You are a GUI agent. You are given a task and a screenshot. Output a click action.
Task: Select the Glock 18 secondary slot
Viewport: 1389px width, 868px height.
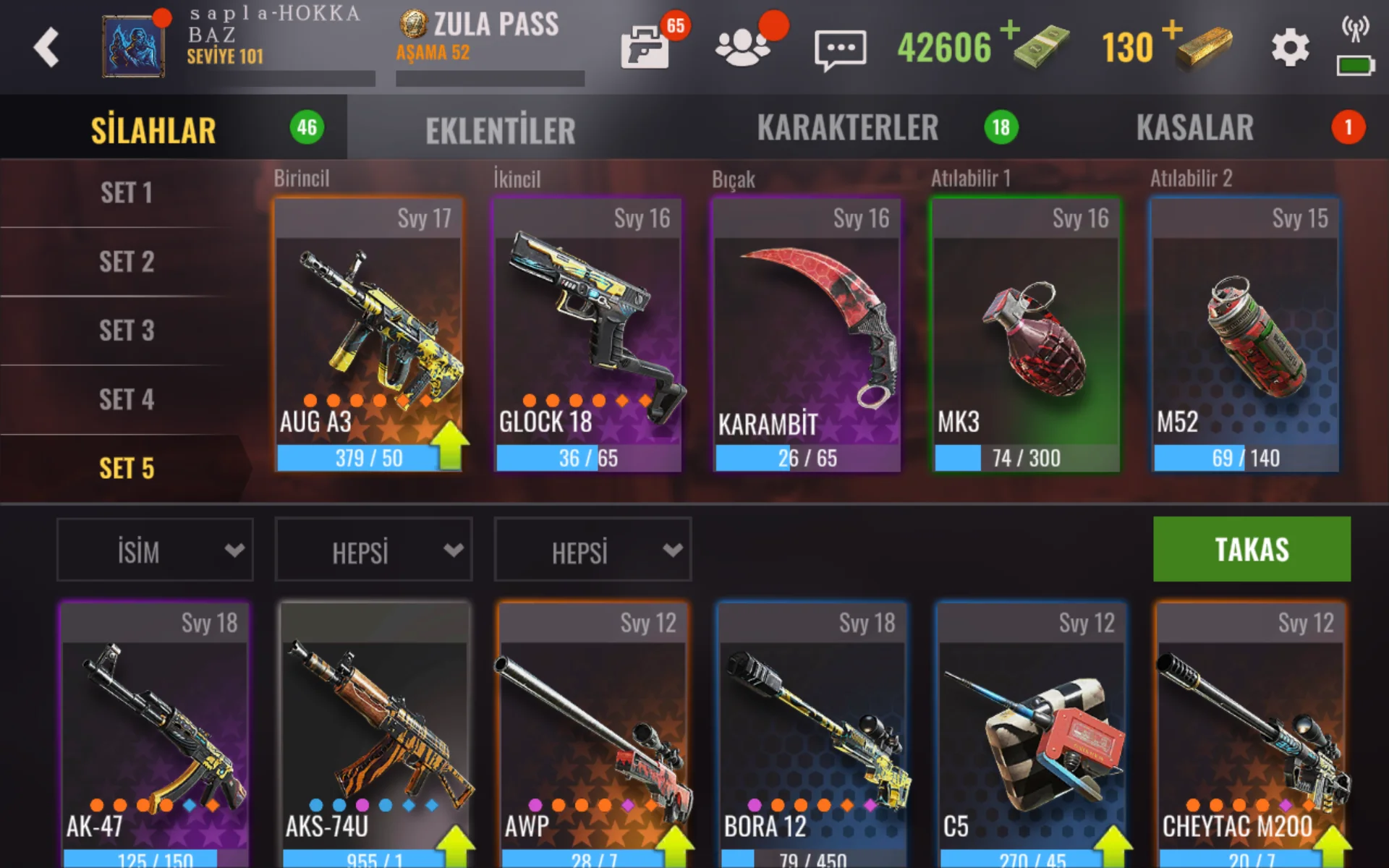587,334
